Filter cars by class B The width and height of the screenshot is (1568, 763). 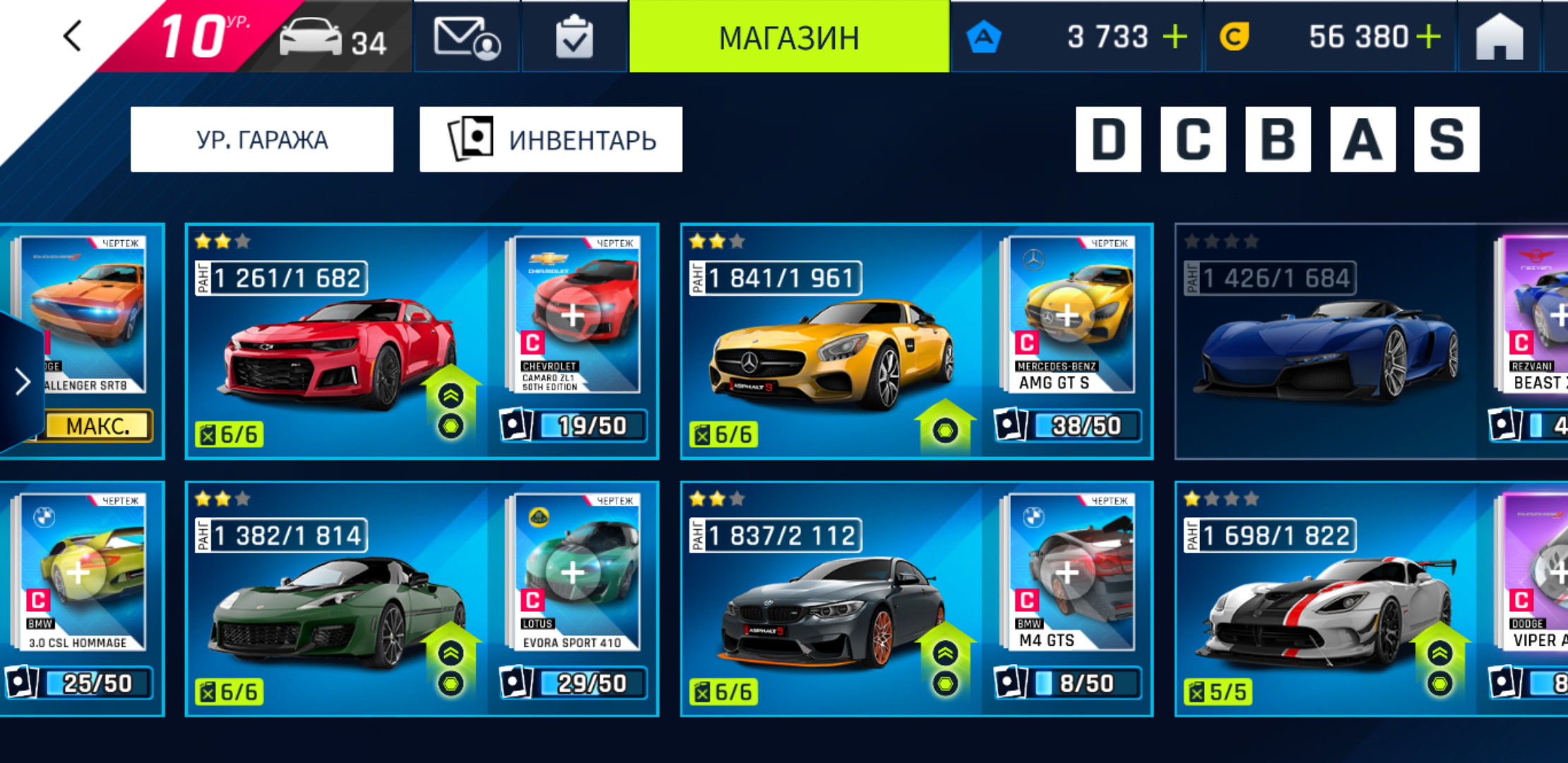1278,139
